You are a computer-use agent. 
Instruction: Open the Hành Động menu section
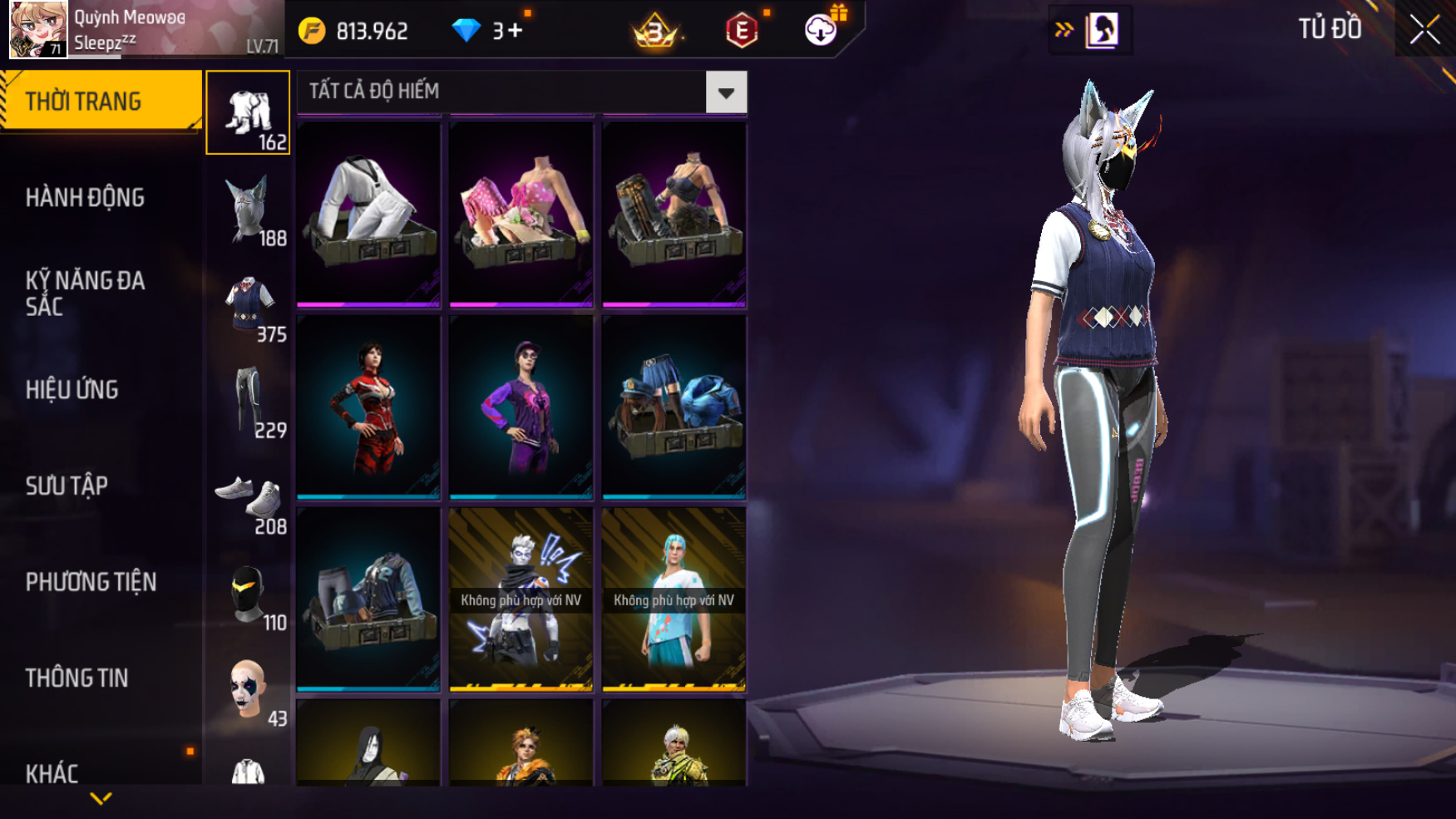click(x=85, y=198)
